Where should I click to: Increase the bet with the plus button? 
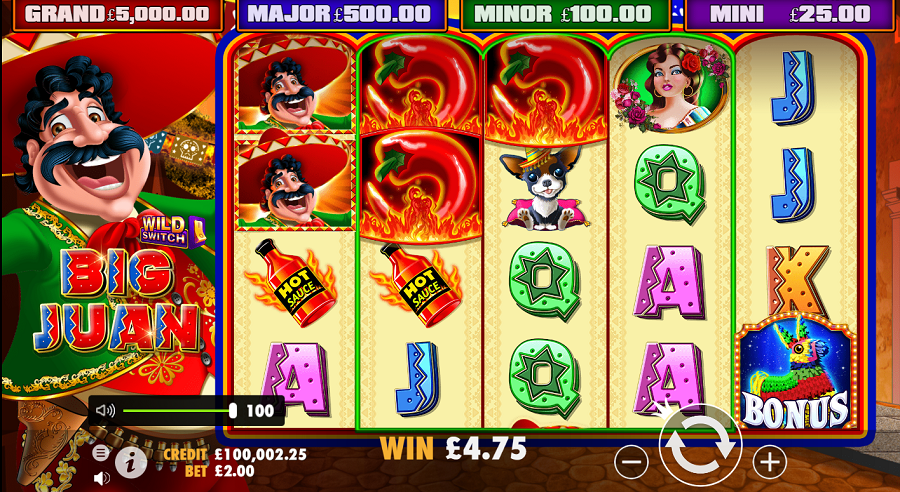point(769,461)
